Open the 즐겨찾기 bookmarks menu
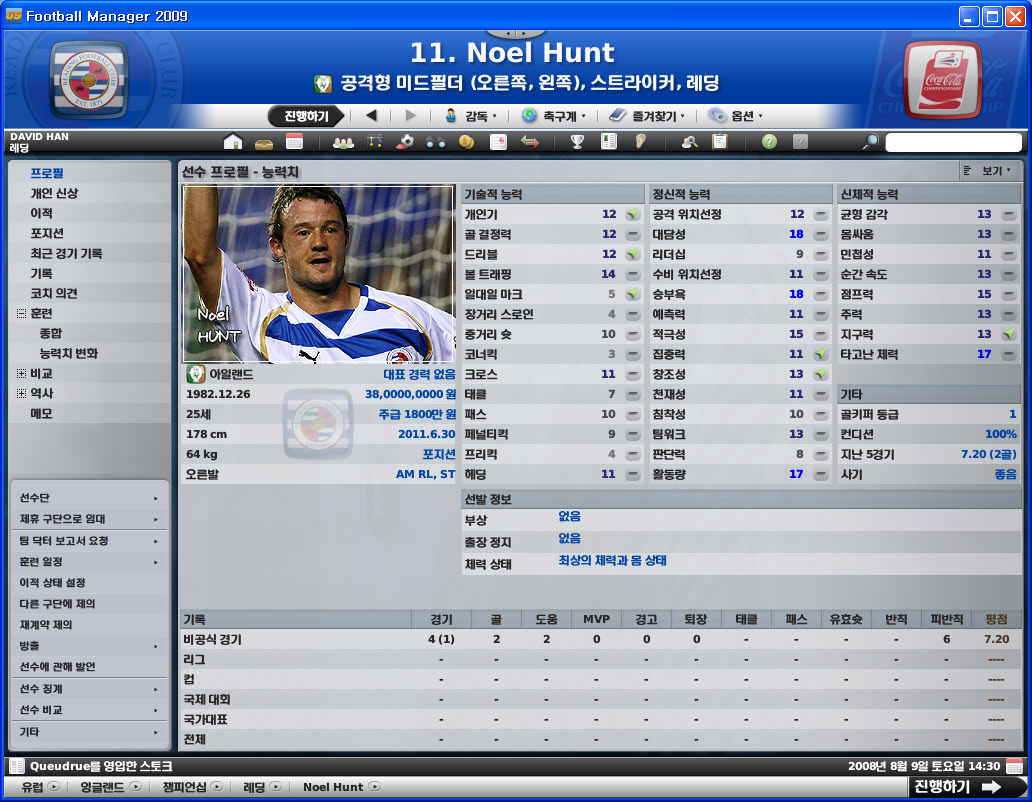Image resolution: width=1032 pixels, height=802 pixels. coord(647,116)
